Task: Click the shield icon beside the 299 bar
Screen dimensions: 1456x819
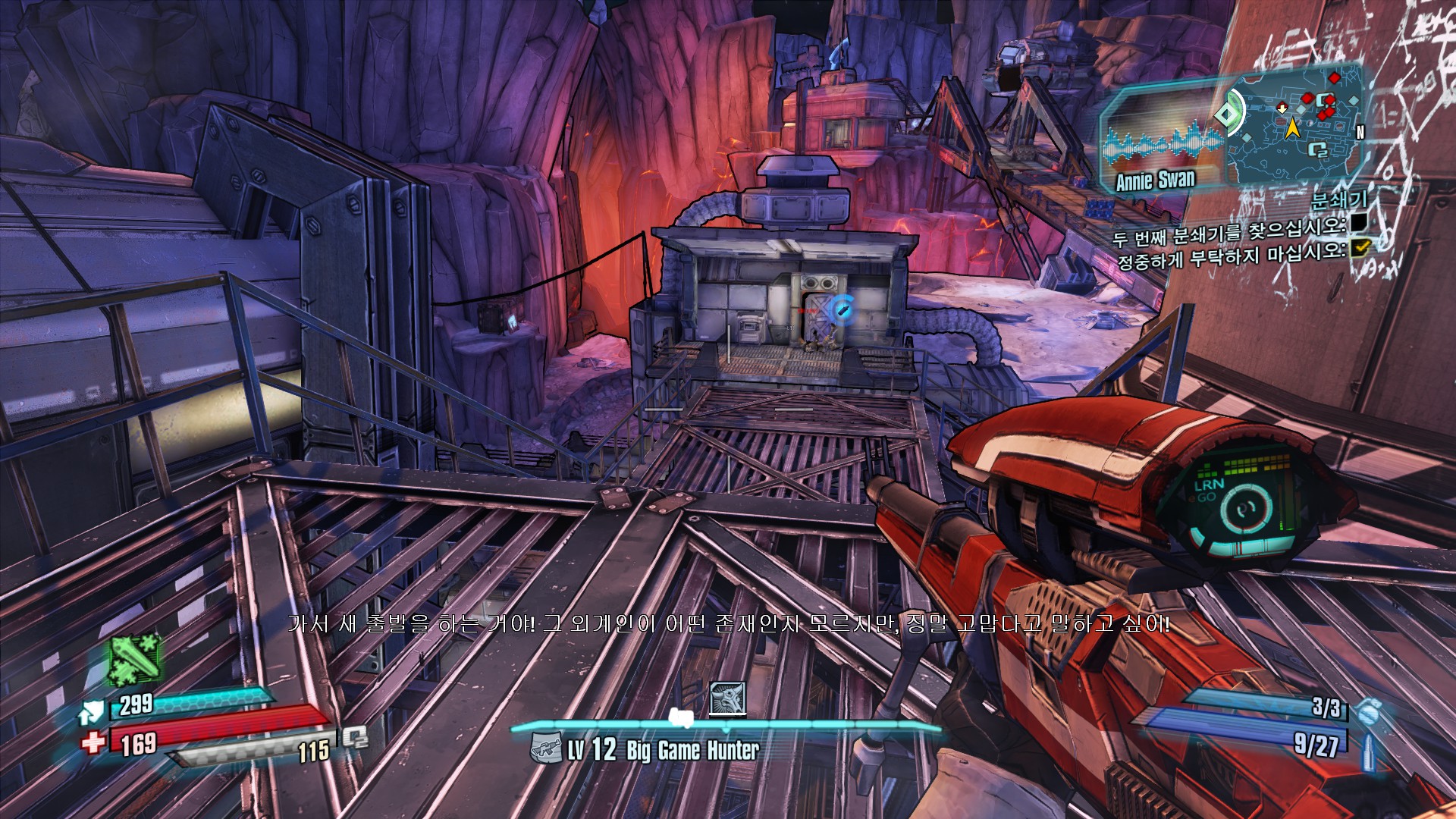Action: pyautogui.click(x=91, y=712)
